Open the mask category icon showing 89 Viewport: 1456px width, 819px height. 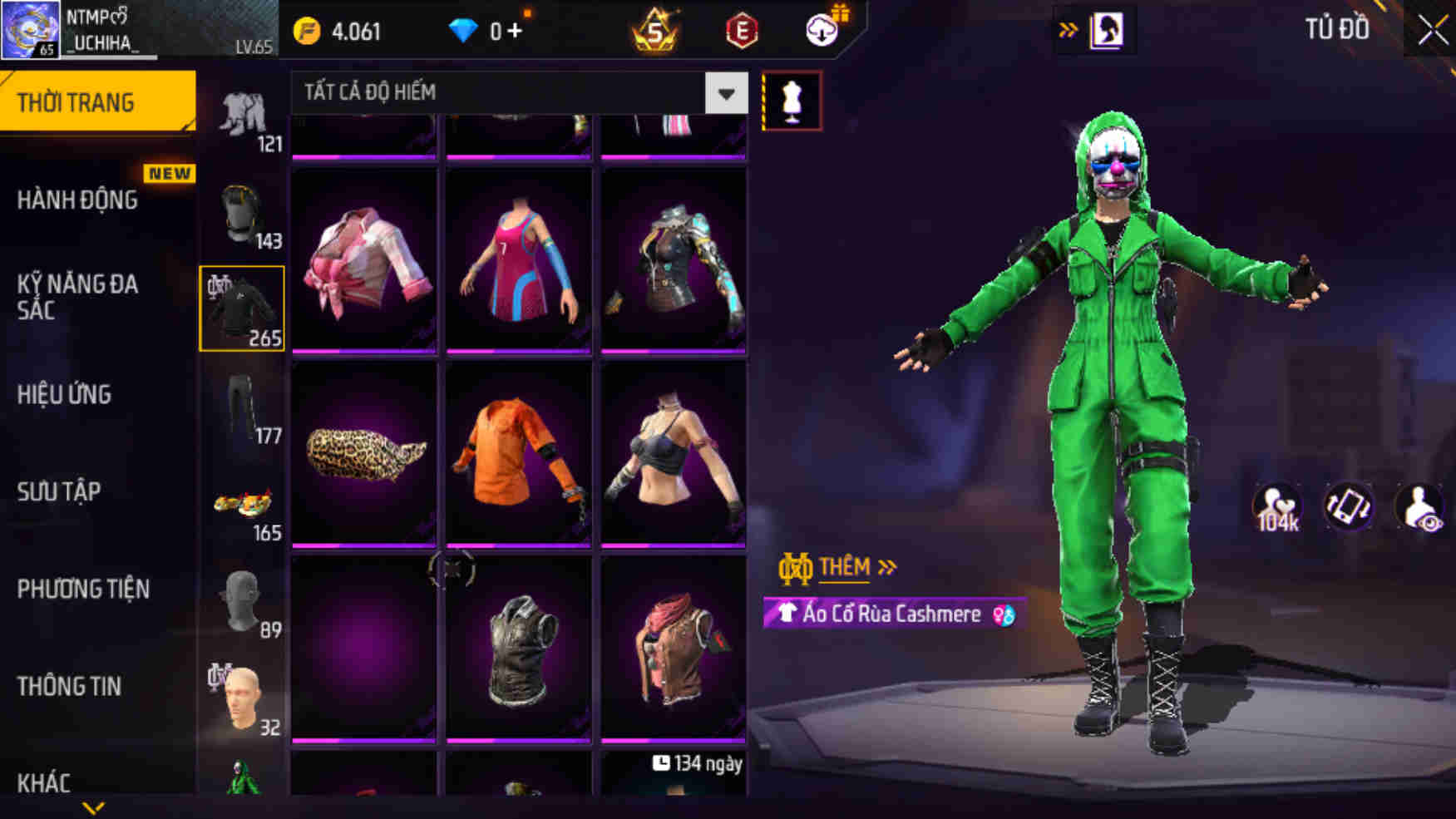coord(240,599)
